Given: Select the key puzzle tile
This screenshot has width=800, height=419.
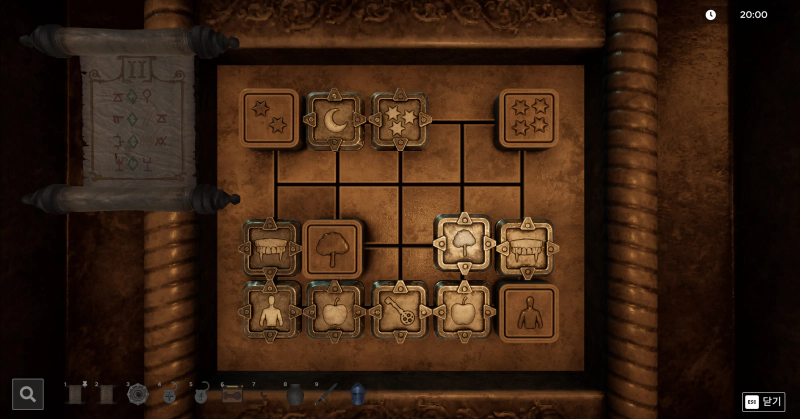Looking at the screenshot, I should (399, 311).
